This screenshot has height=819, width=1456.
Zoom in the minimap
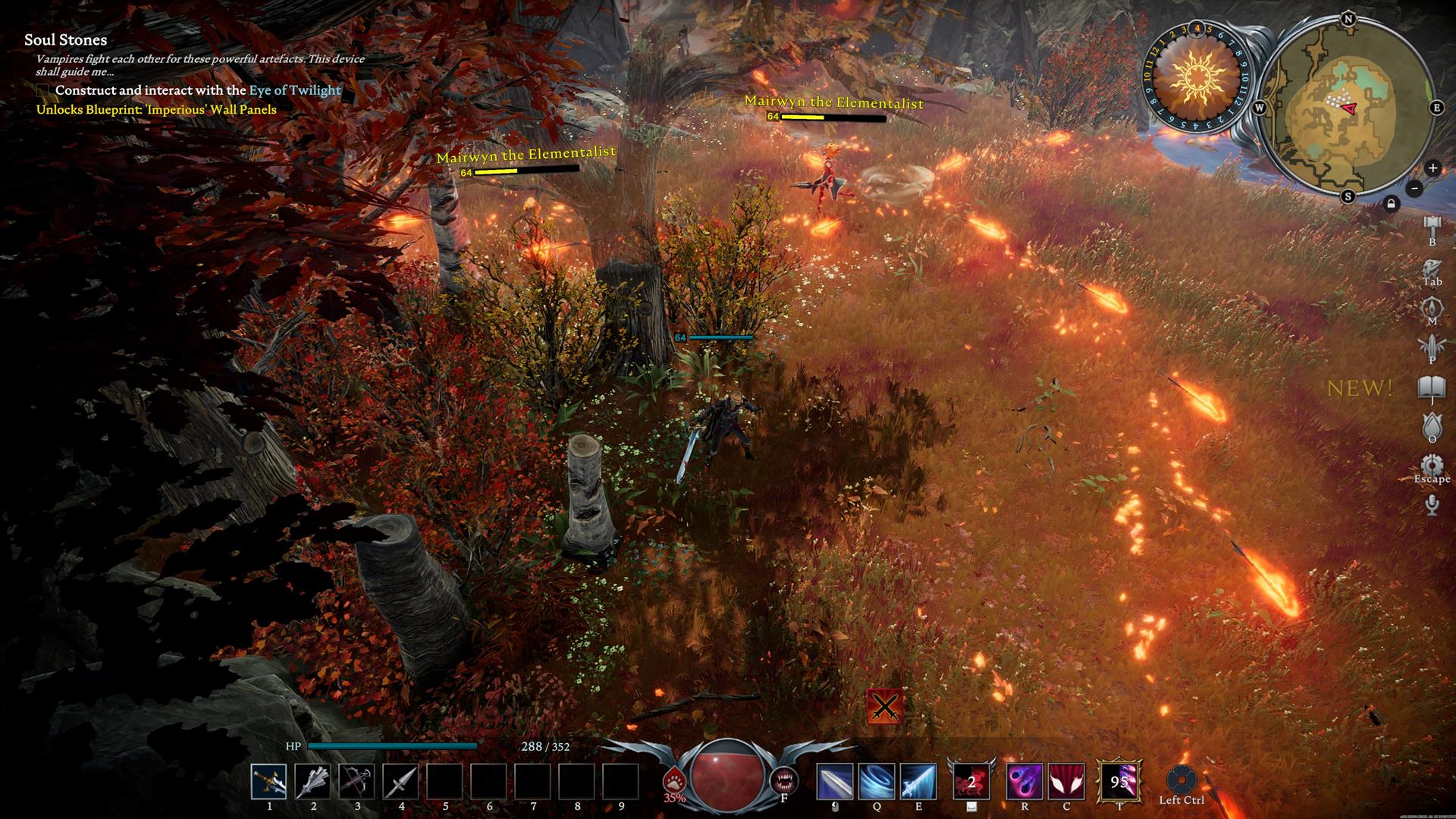coord(1432,168)
